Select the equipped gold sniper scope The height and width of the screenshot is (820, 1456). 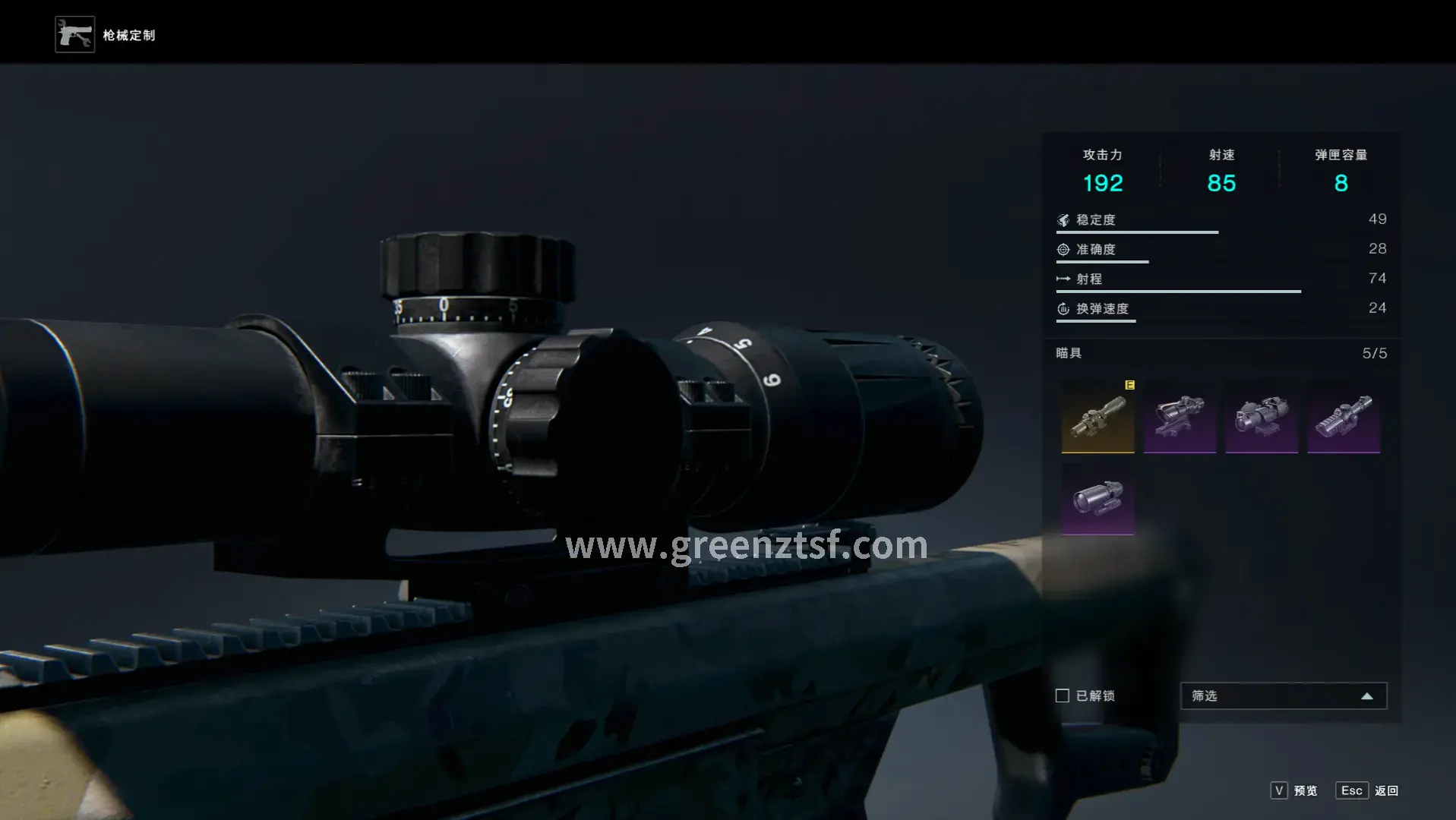pos(1098,417)
